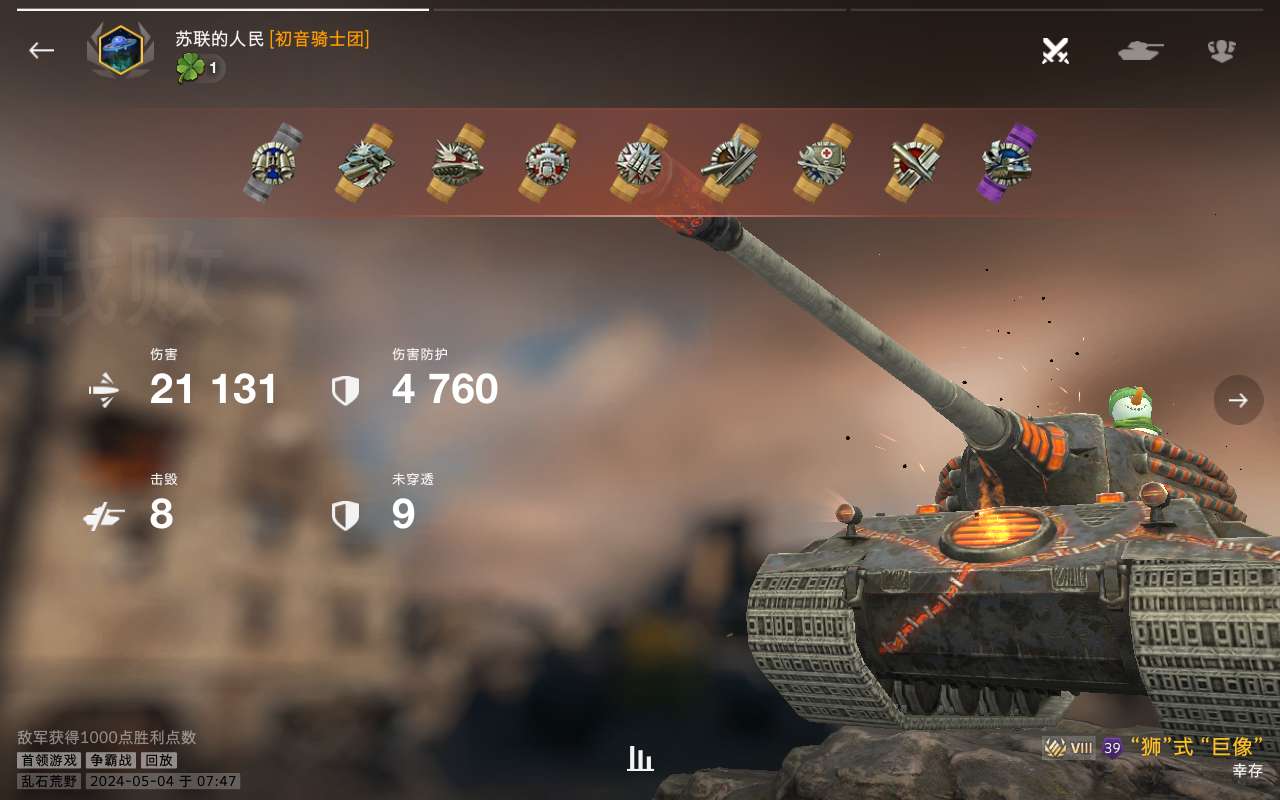Open the player avatar badge of 苏联的人民
The width and height of the screenshot is (1280, 800).
coord(120,50)
